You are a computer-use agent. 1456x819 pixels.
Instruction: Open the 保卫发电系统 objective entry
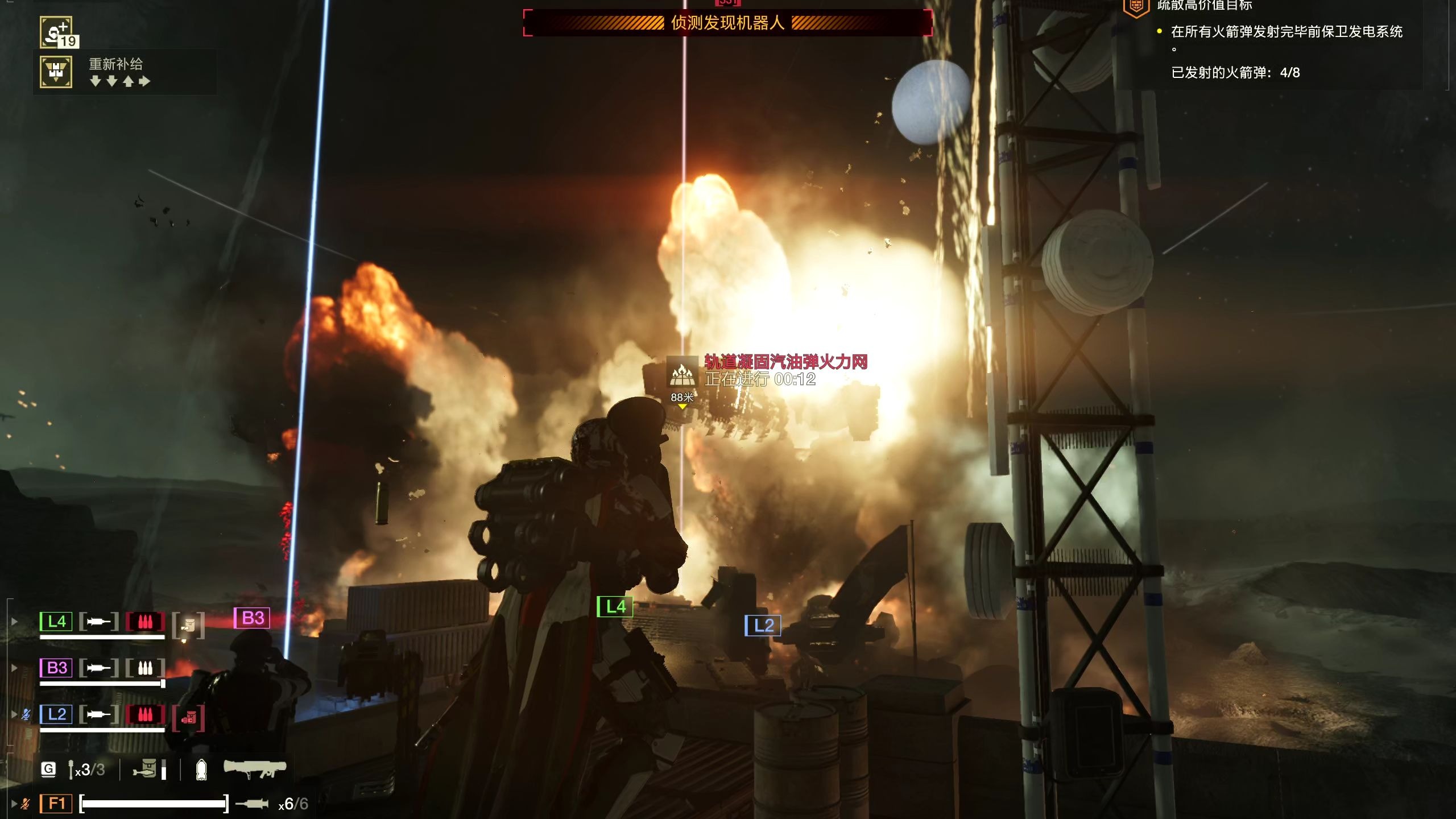(1287, 32)
